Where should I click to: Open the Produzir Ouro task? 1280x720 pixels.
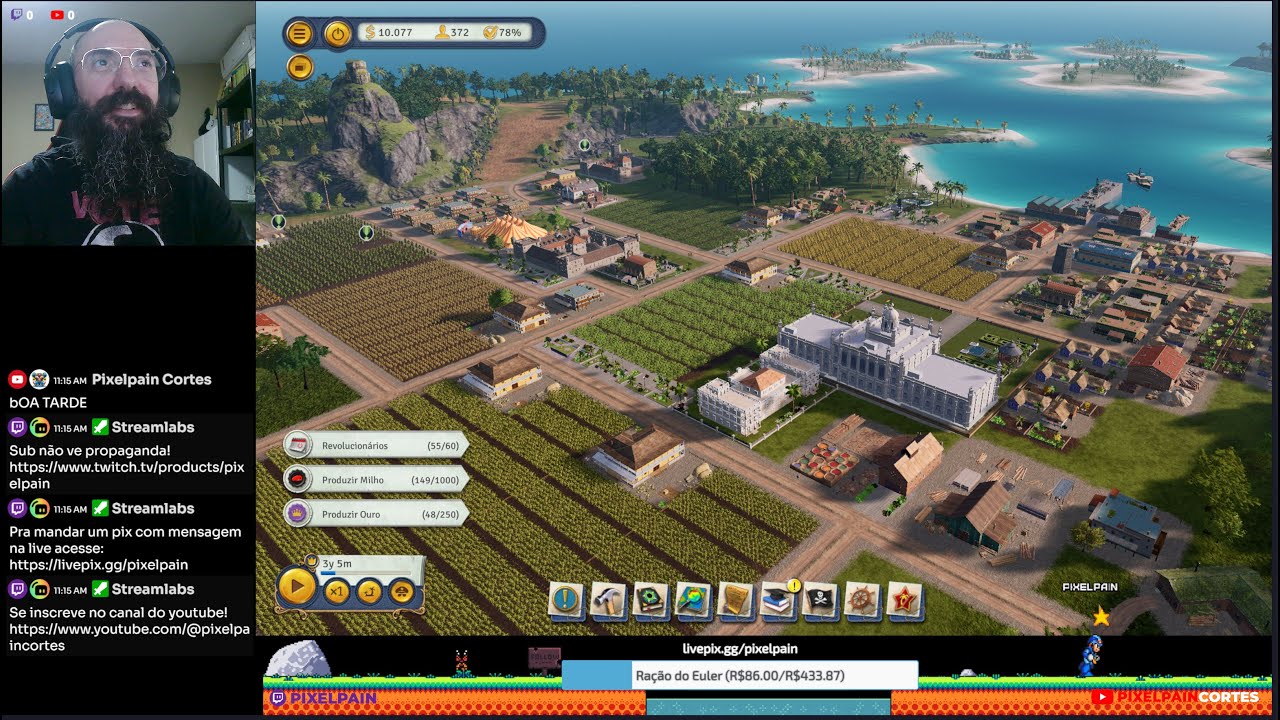point(376,514)
